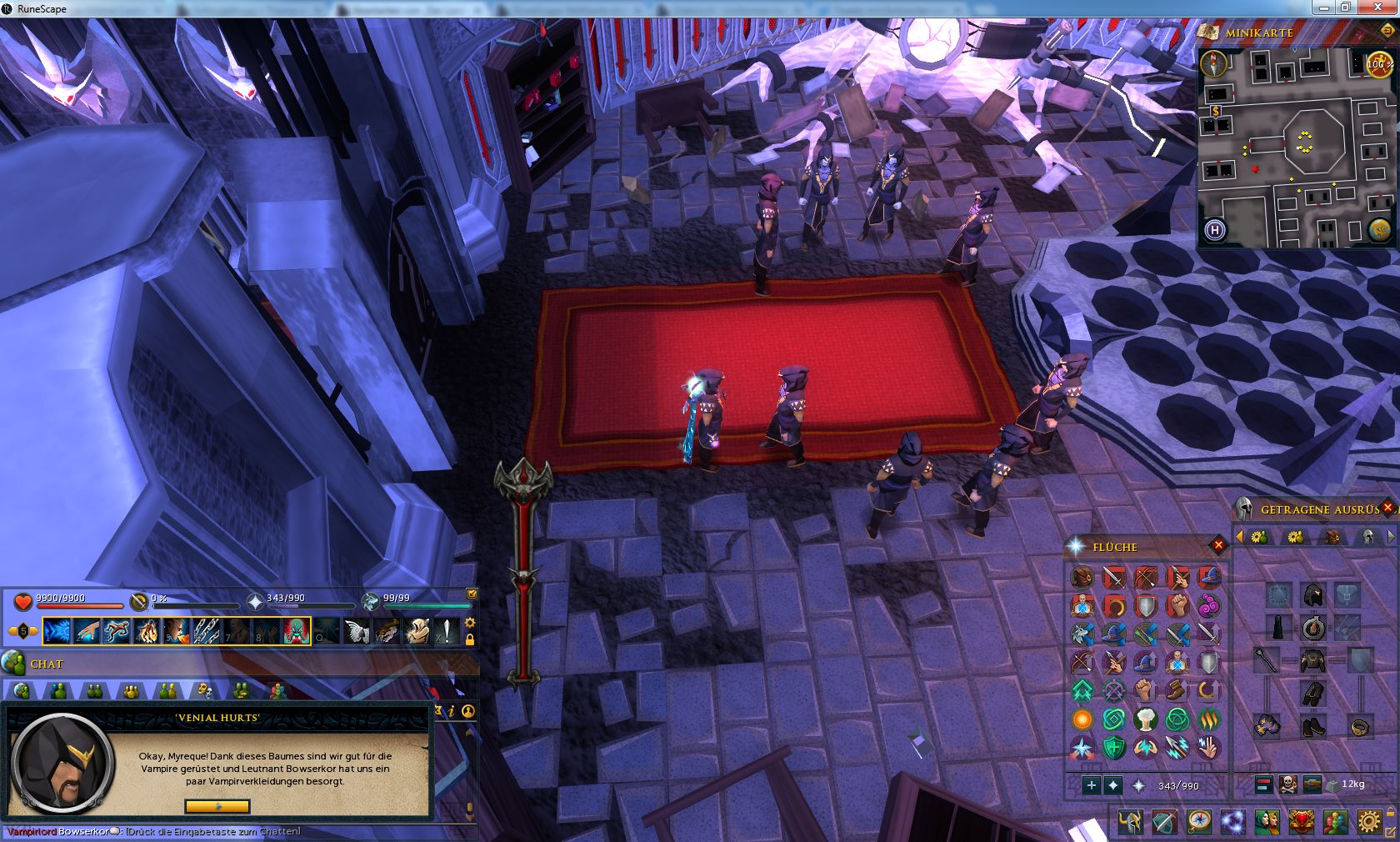Select the equipped ring slot

(x=1360, y=727)
